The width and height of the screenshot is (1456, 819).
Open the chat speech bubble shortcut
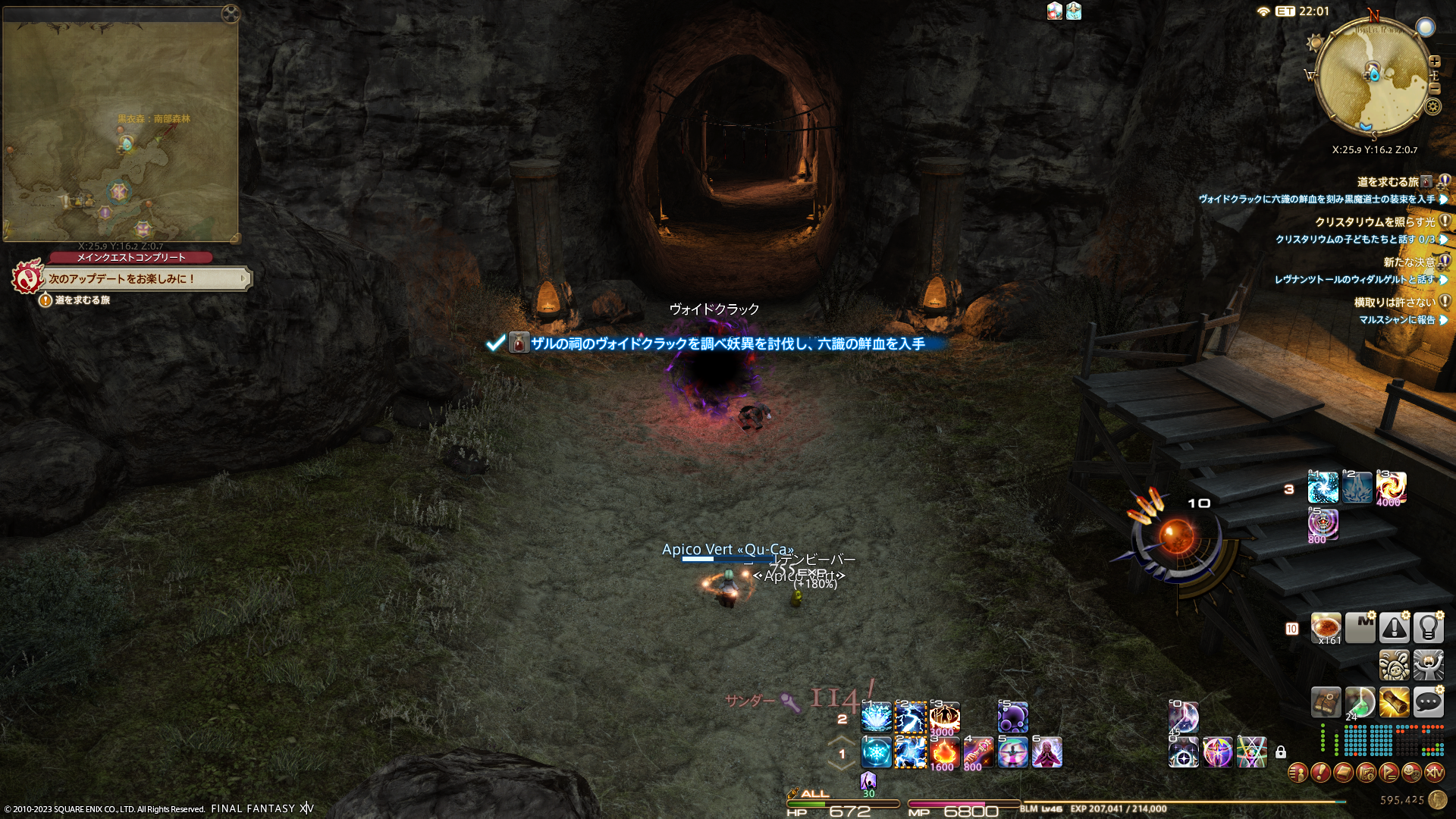pos(1428,702)
